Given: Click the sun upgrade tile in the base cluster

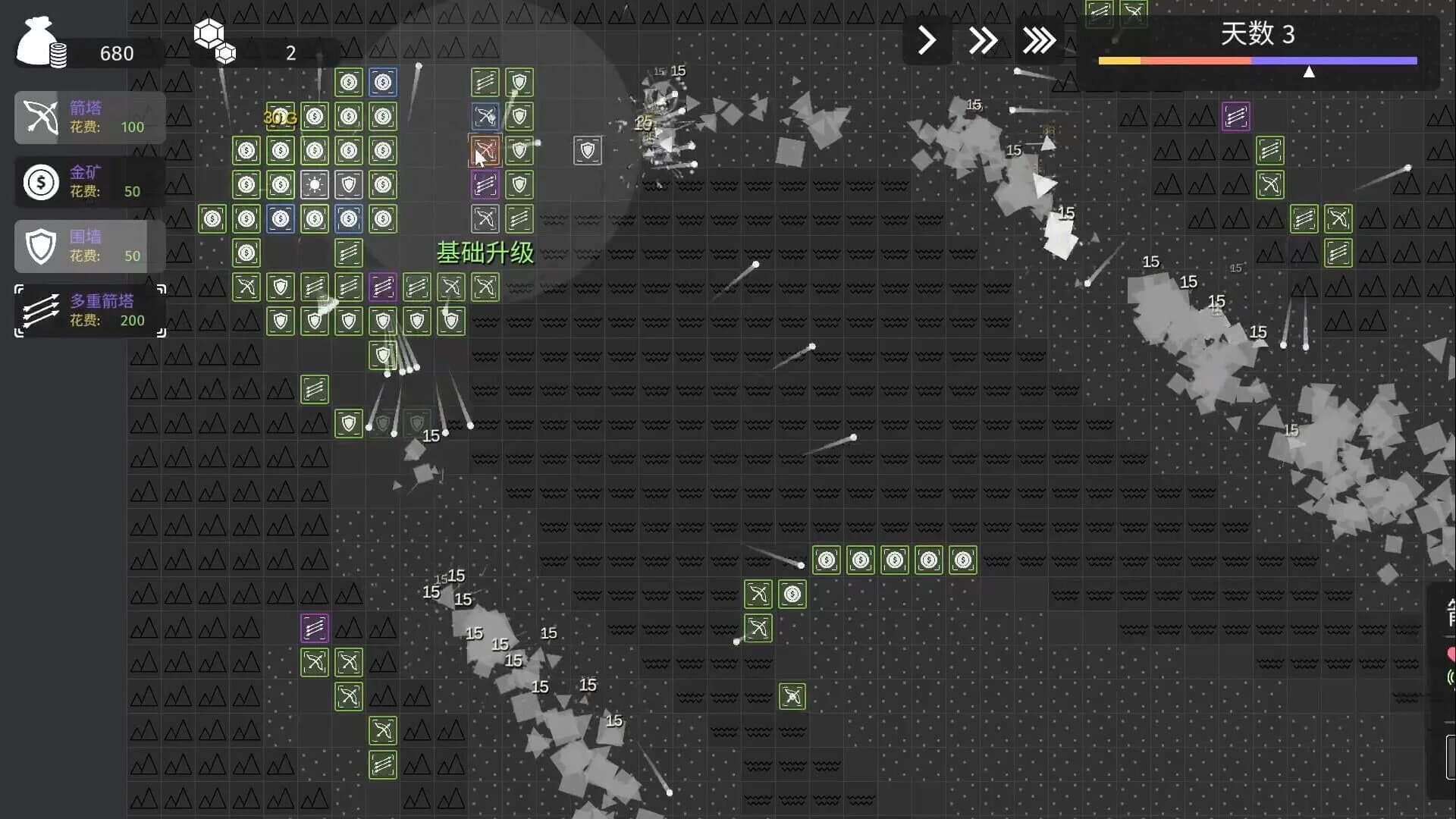Looking at the screenshot, I should tap(315, 184).
